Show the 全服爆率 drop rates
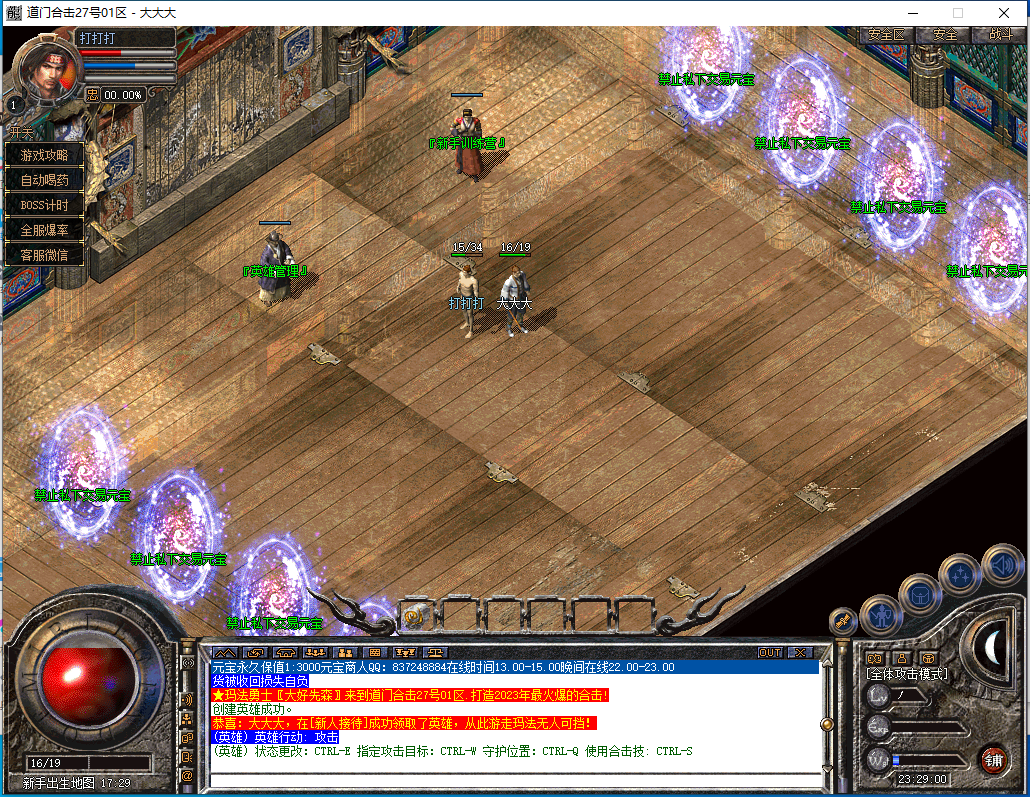The image size is (1030, 797). [x=45, y=230]
